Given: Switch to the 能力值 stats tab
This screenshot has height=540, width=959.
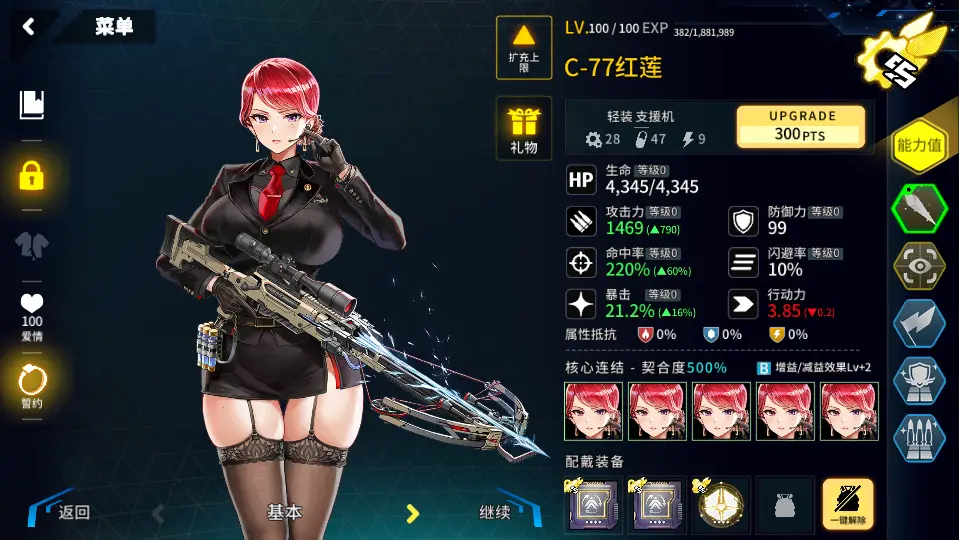Looking at the screenshot, I should [918, 146].
